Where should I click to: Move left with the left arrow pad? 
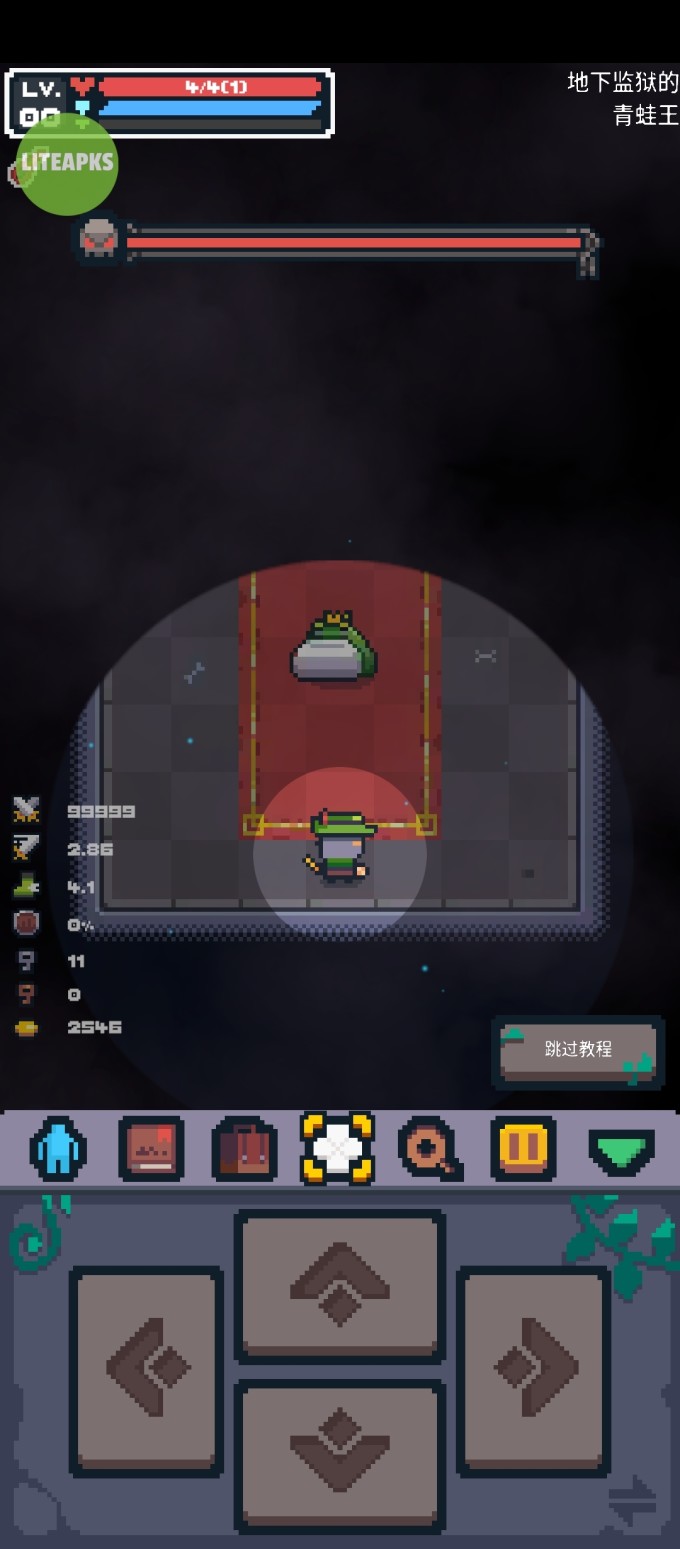coord(146,1370)
